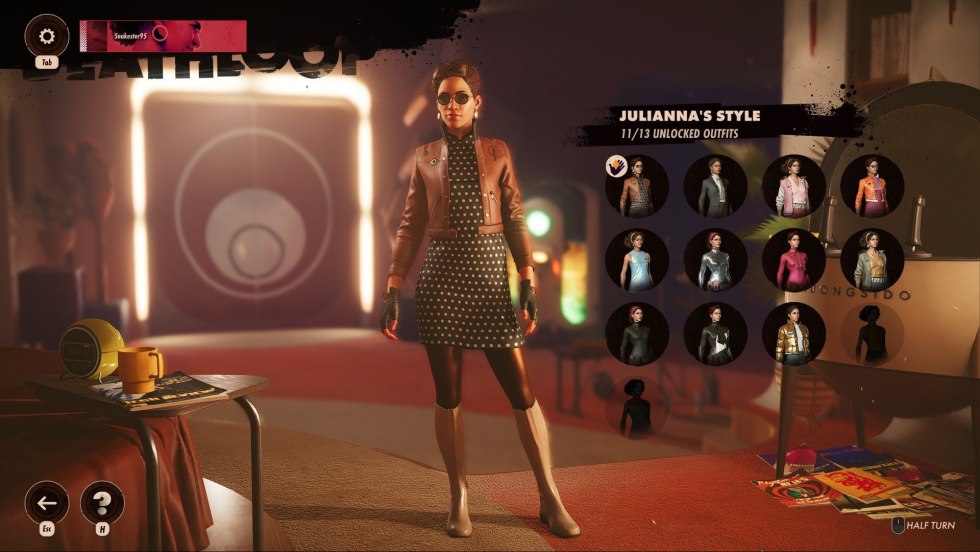Select the pink and white jacket outfit
Viewport: 980px width, 552px height.
[x=794, y=186]
